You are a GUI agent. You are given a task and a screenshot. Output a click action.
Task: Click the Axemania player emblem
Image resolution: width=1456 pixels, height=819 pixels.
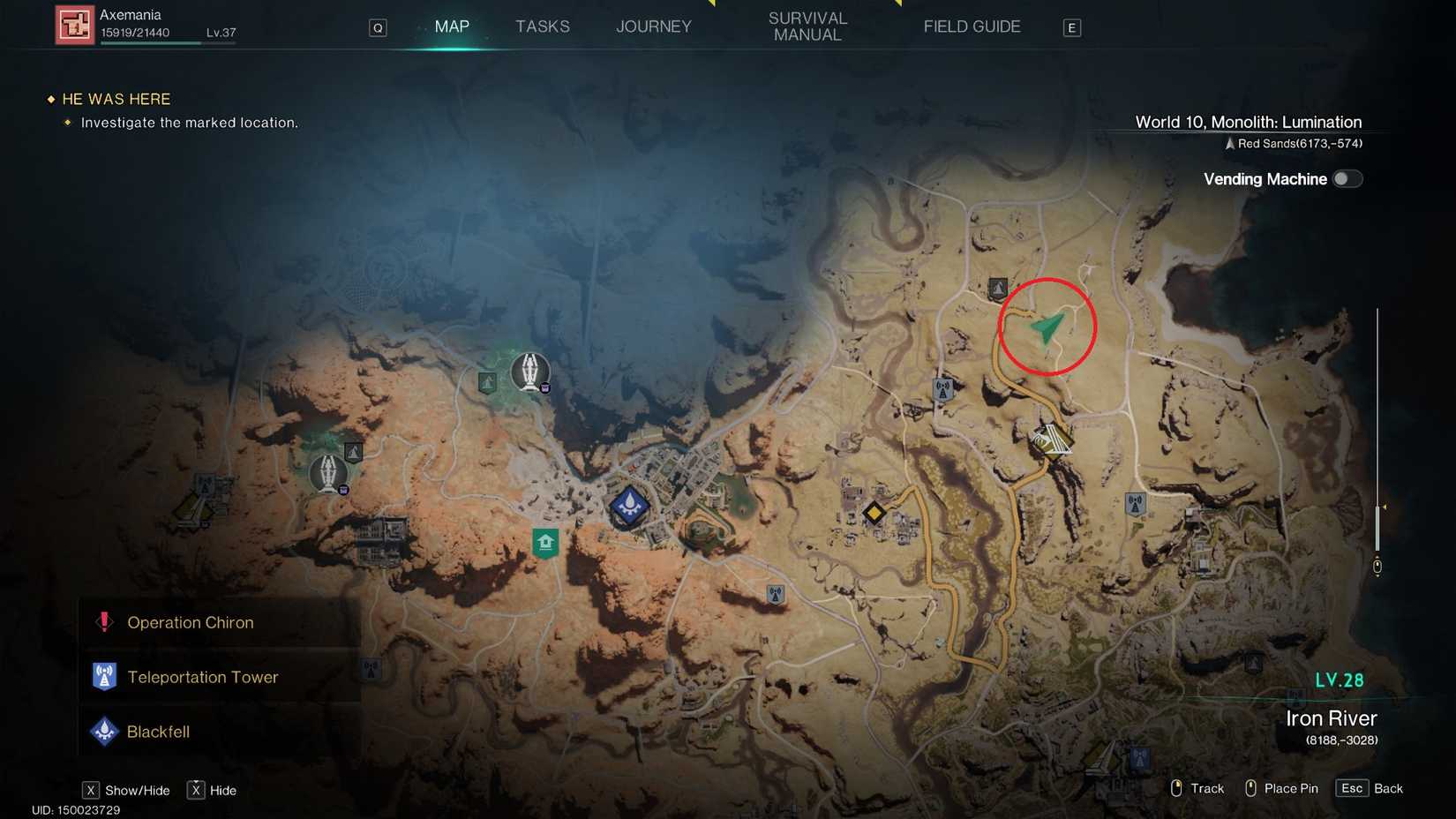click(74, 23)
